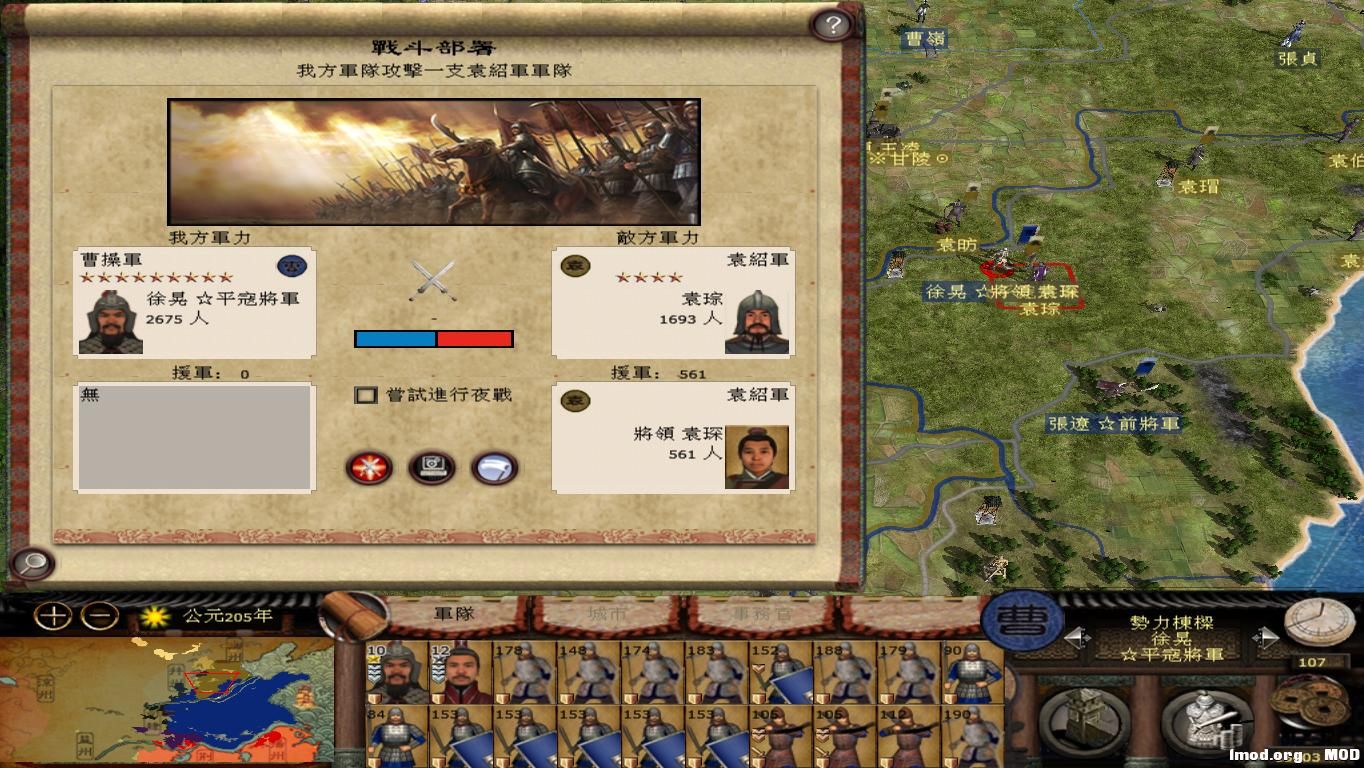Click the blue-red battle odds bar
The height and width of the screenshot is (768, 1364).
433,339
